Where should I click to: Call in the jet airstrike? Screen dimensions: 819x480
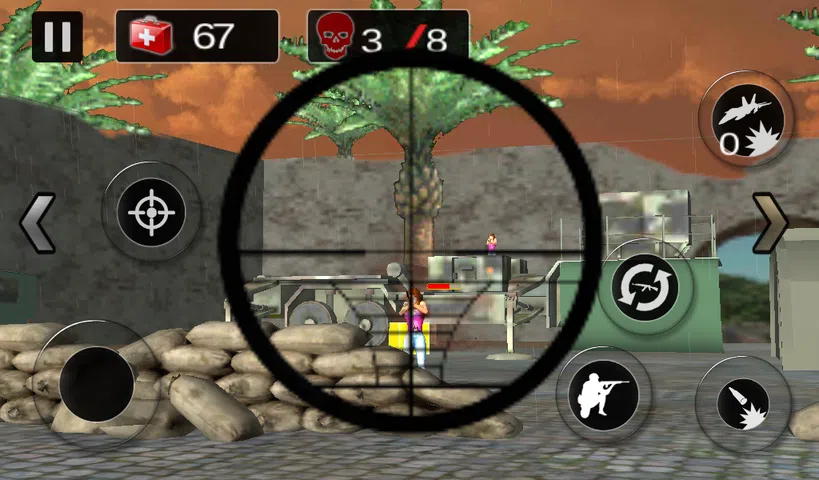point(745,121)
